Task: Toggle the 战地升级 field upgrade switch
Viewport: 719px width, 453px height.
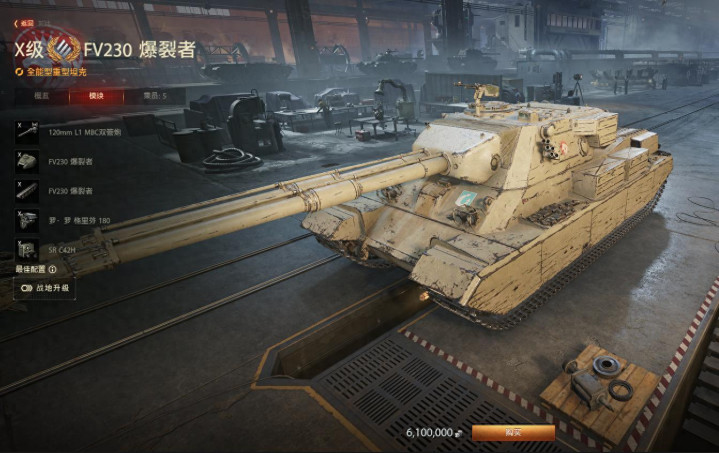Action: 28,288
